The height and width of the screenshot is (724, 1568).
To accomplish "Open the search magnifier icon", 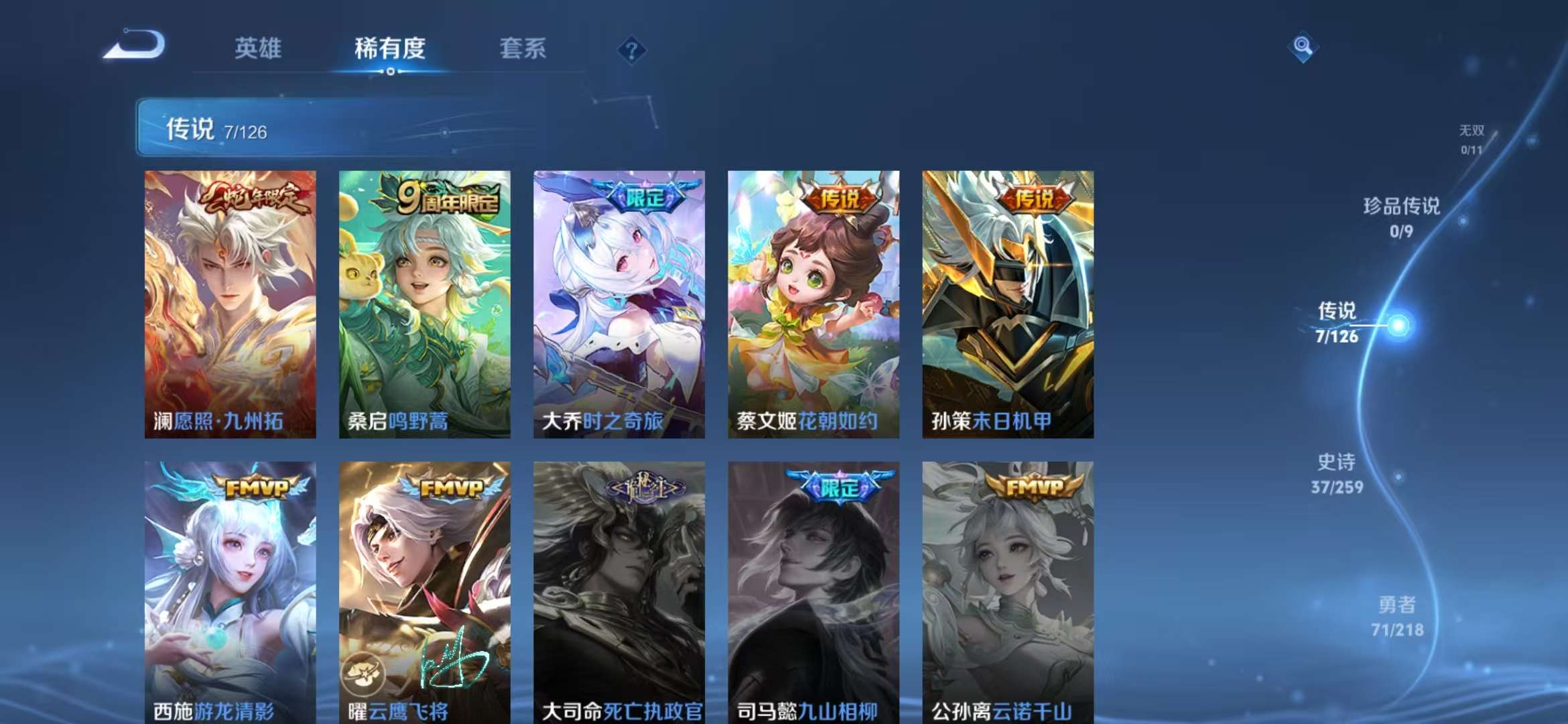I will [x=1303, y=47].
